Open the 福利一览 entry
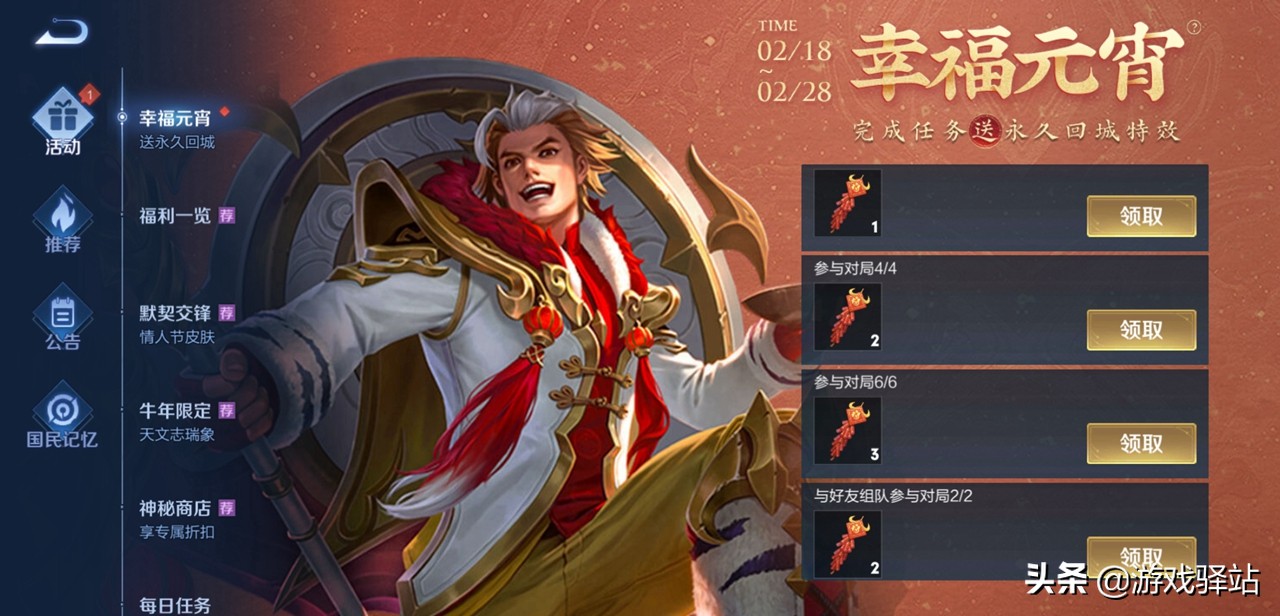The height and width of the screenshot is (616, 1280). (176, 215)
